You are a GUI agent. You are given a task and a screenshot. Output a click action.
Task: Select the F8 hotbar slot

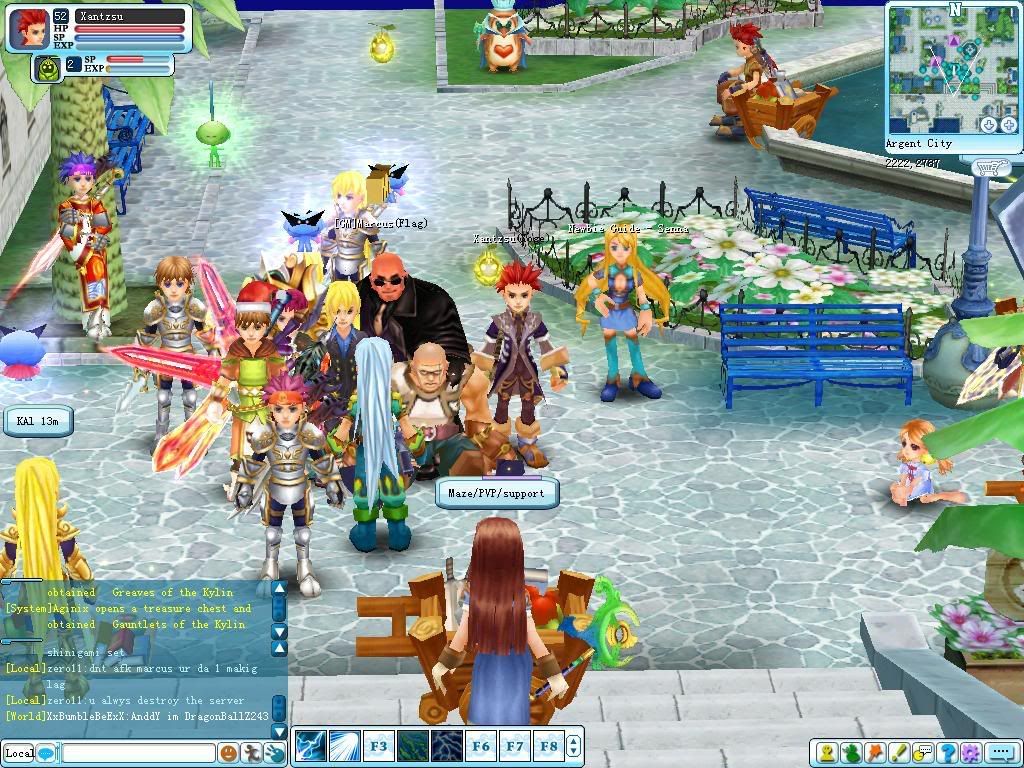tap(548, 746)
